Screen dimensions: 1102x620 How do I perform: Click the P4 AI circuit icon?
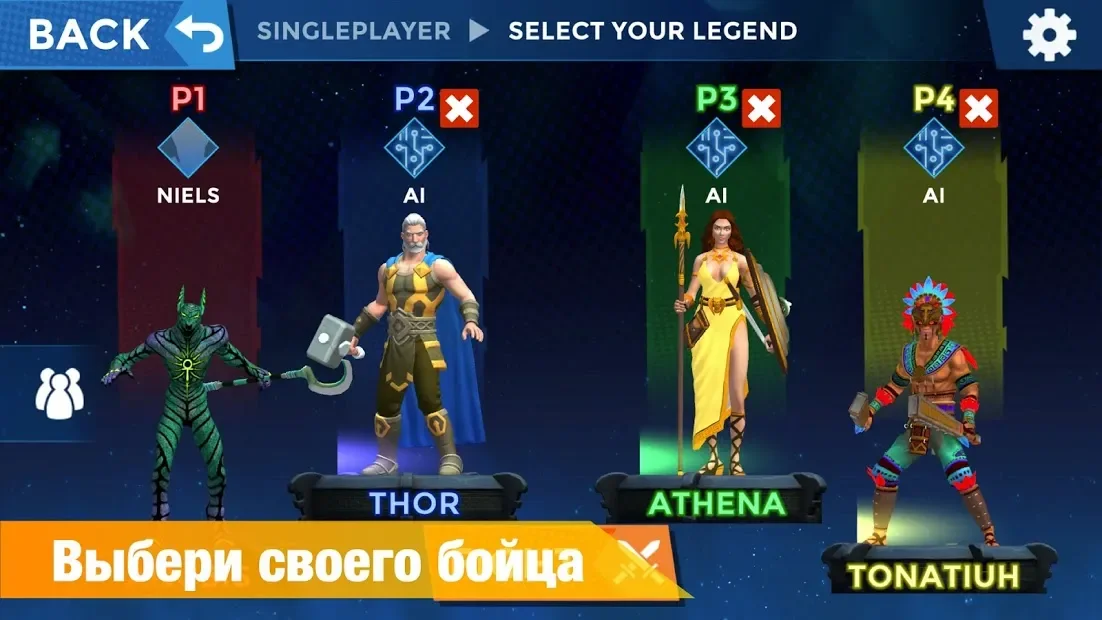933,148
